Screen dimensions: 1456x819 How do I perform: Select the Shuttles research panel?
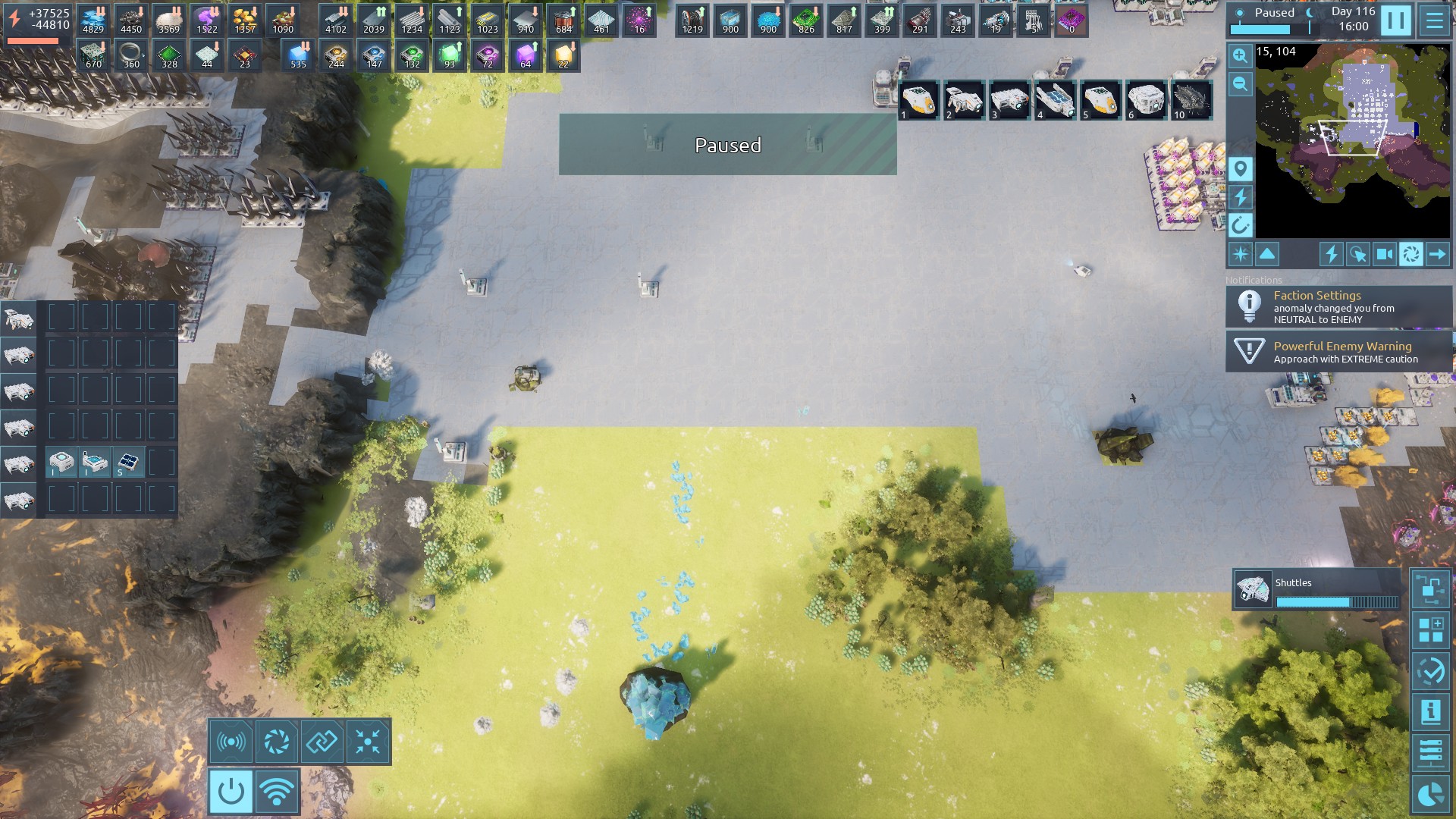(x=1317, y=589)
